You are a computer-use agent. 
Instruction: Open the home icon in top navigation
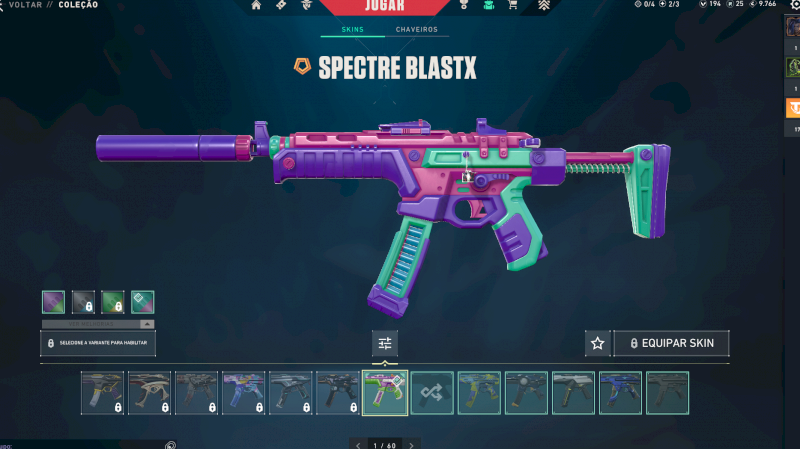(x=256, y=6)
